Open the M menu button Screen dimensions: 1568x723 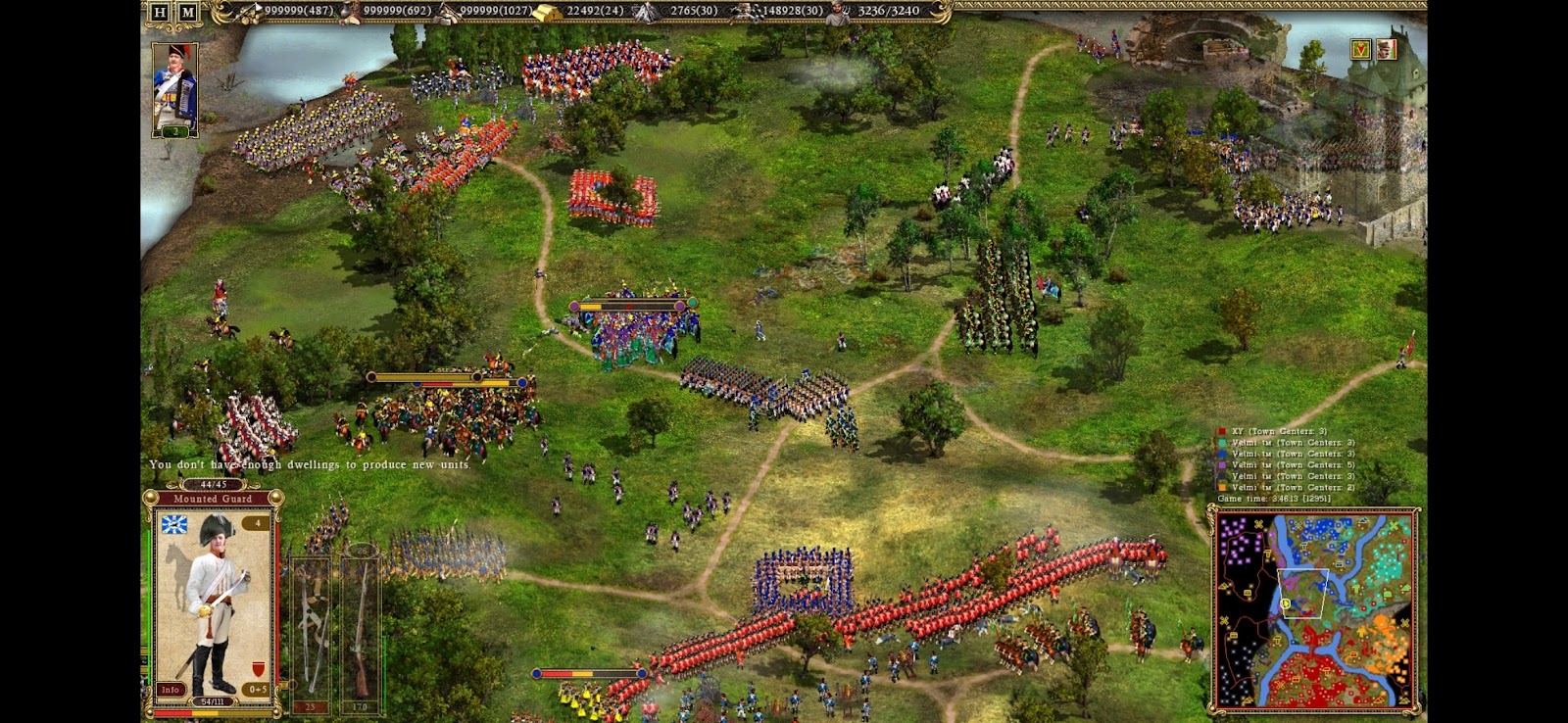click(x=187, y=12)
